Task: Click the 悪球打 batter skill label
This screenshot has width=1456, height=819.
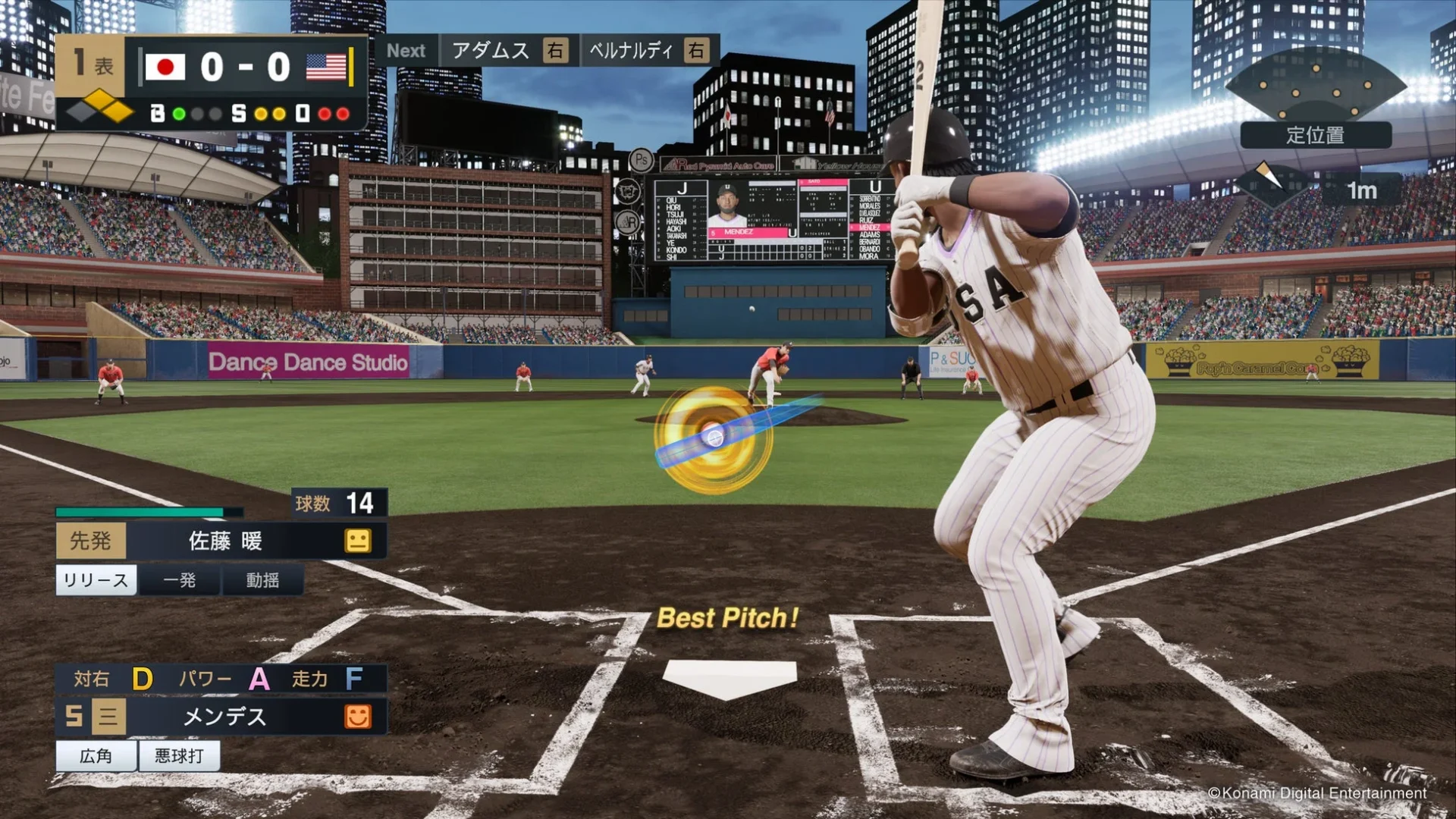Action: [x=178, y=756]
